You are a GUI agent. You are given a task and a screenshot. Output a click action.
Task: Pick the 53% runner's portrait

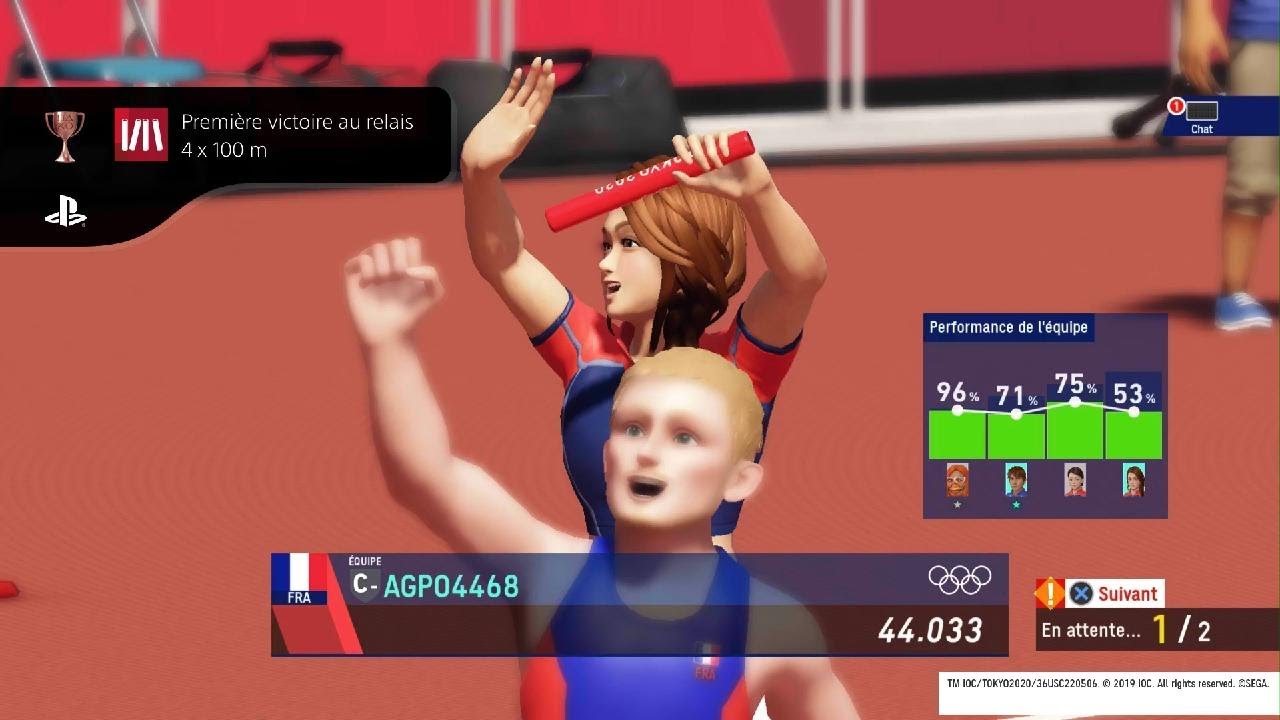point(1133,480)
